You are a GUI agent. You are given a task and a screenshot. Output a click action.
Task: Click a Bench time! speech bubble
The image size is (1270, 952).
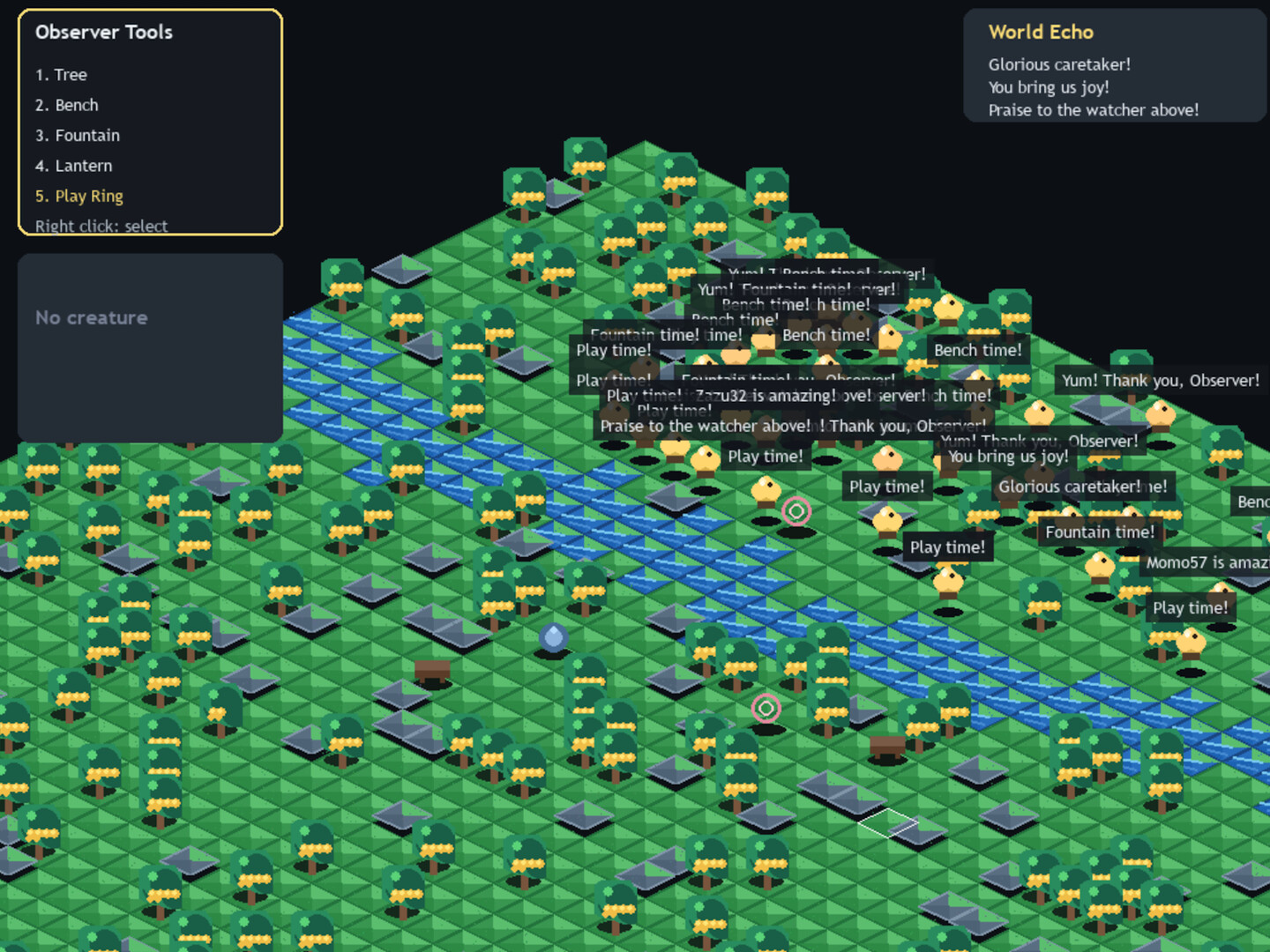[x=978, y=350]
